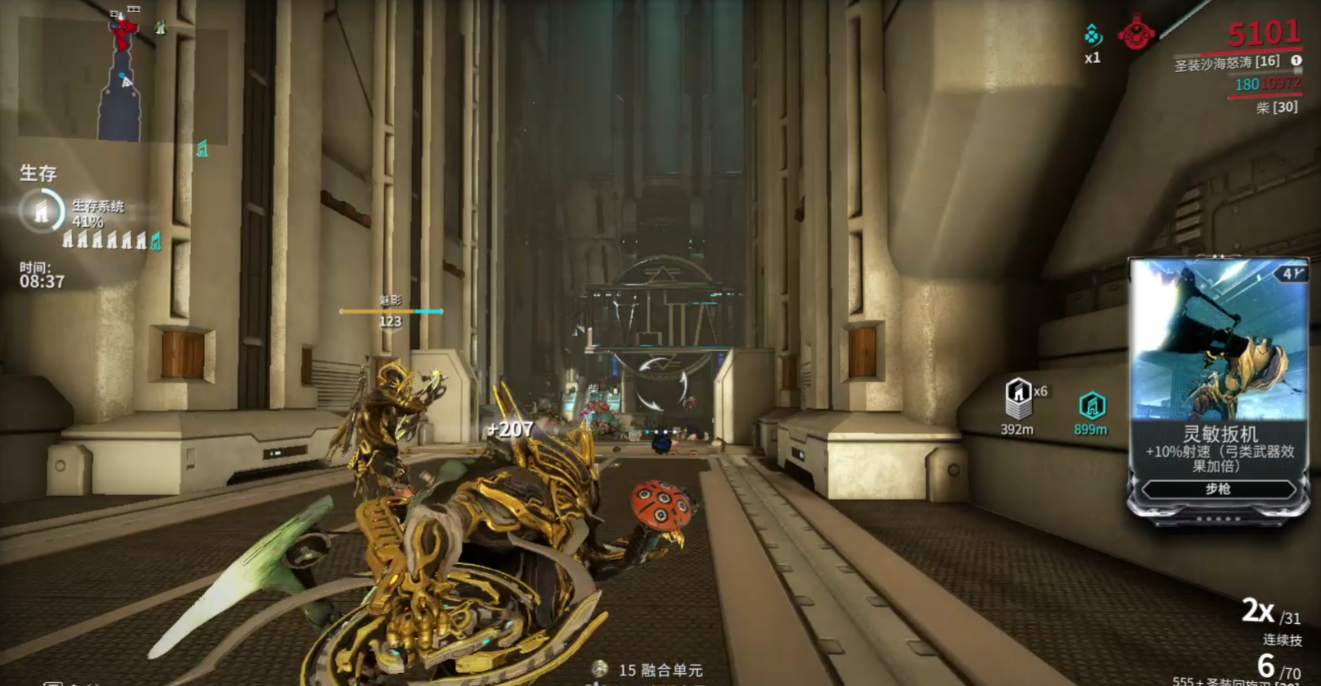Click the 步枪 label on the mod card
This screenshot has height=686, width=1321.
coord(1218,490)
